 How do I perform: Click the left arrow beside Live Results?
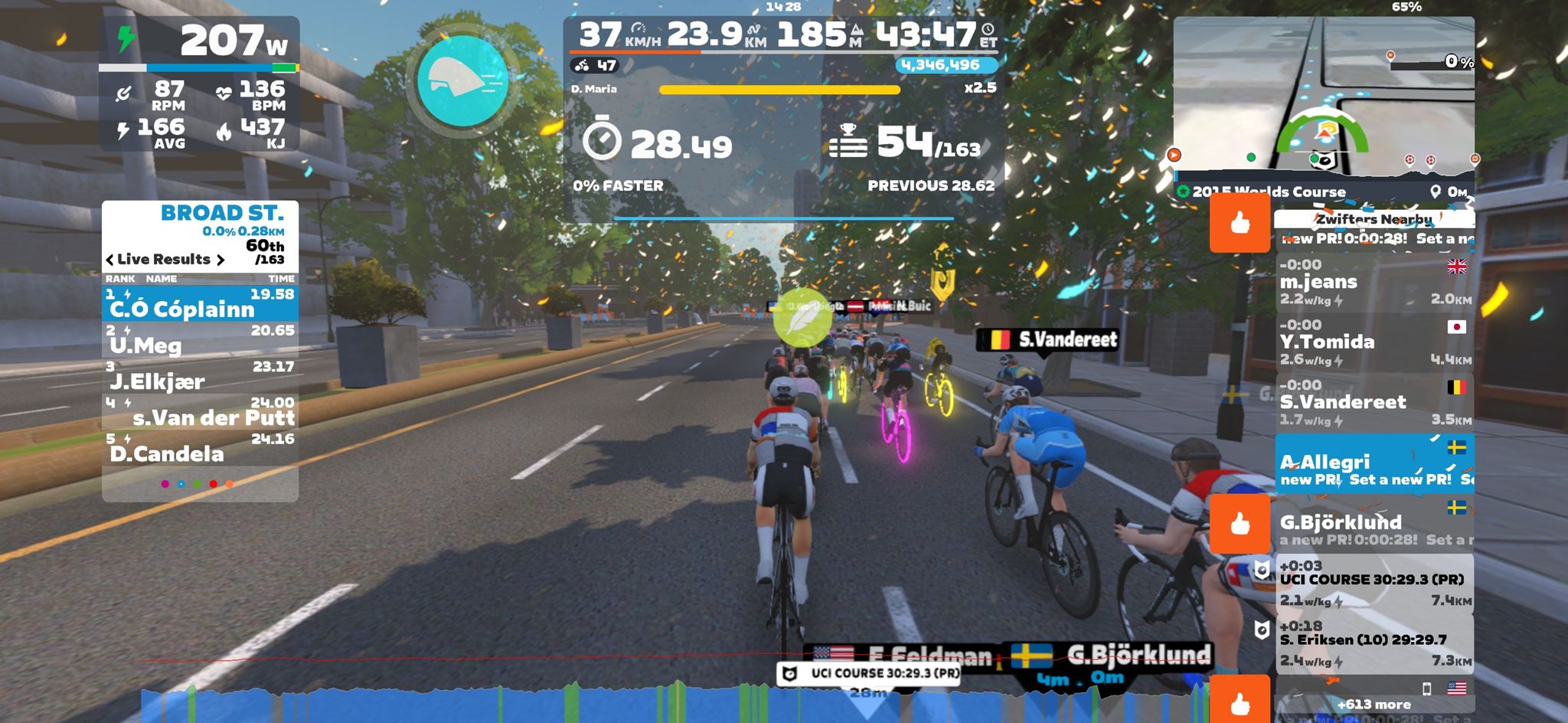pos(109,260)
